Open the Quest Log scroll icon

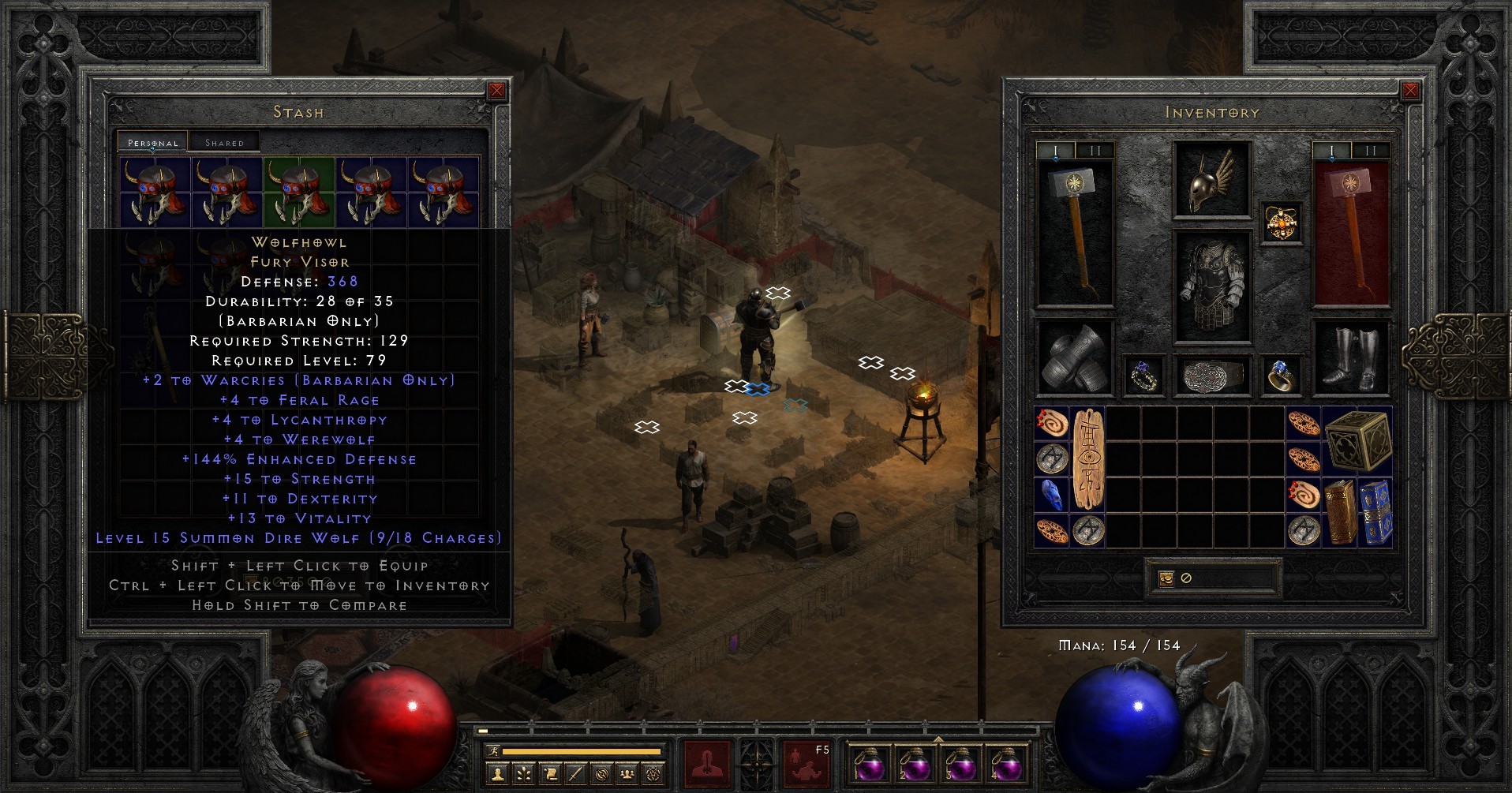point(551,775)
